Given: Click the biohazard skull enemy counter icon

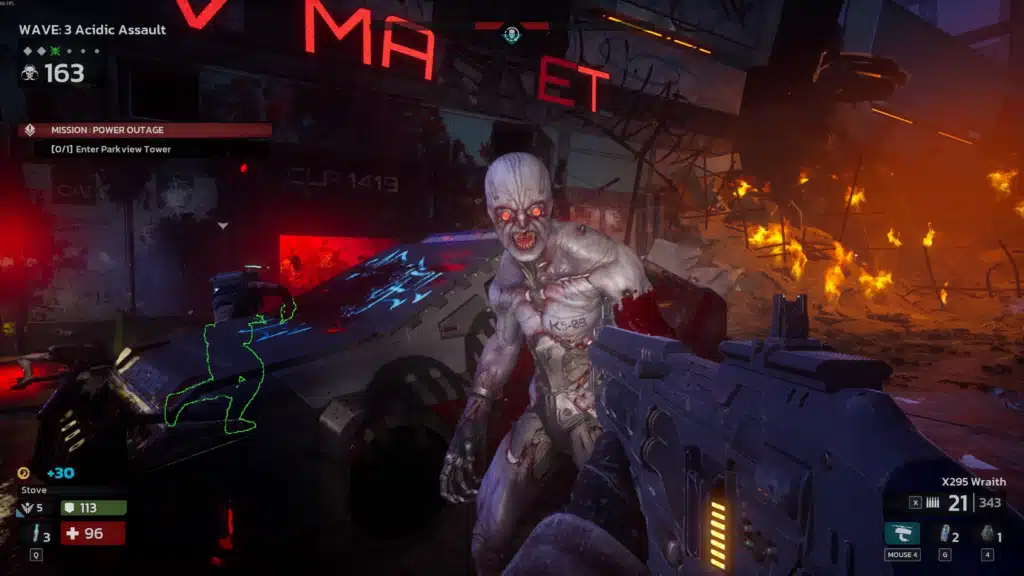Looking at the screenshot, I should point(29,73).
